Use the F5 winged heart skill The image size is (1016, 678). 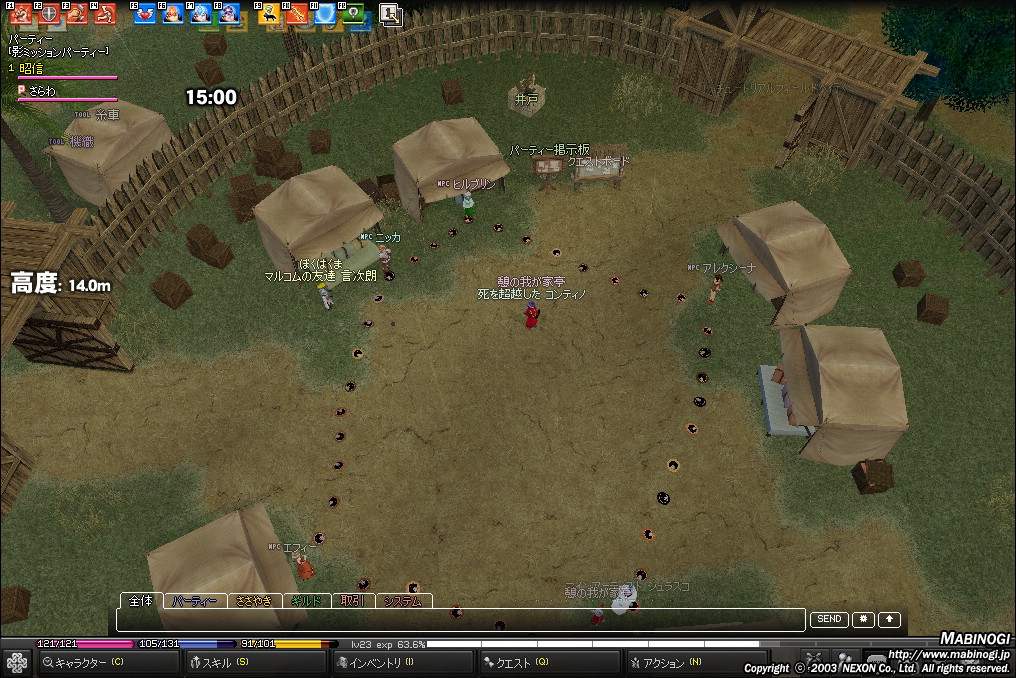coord(144,14)
